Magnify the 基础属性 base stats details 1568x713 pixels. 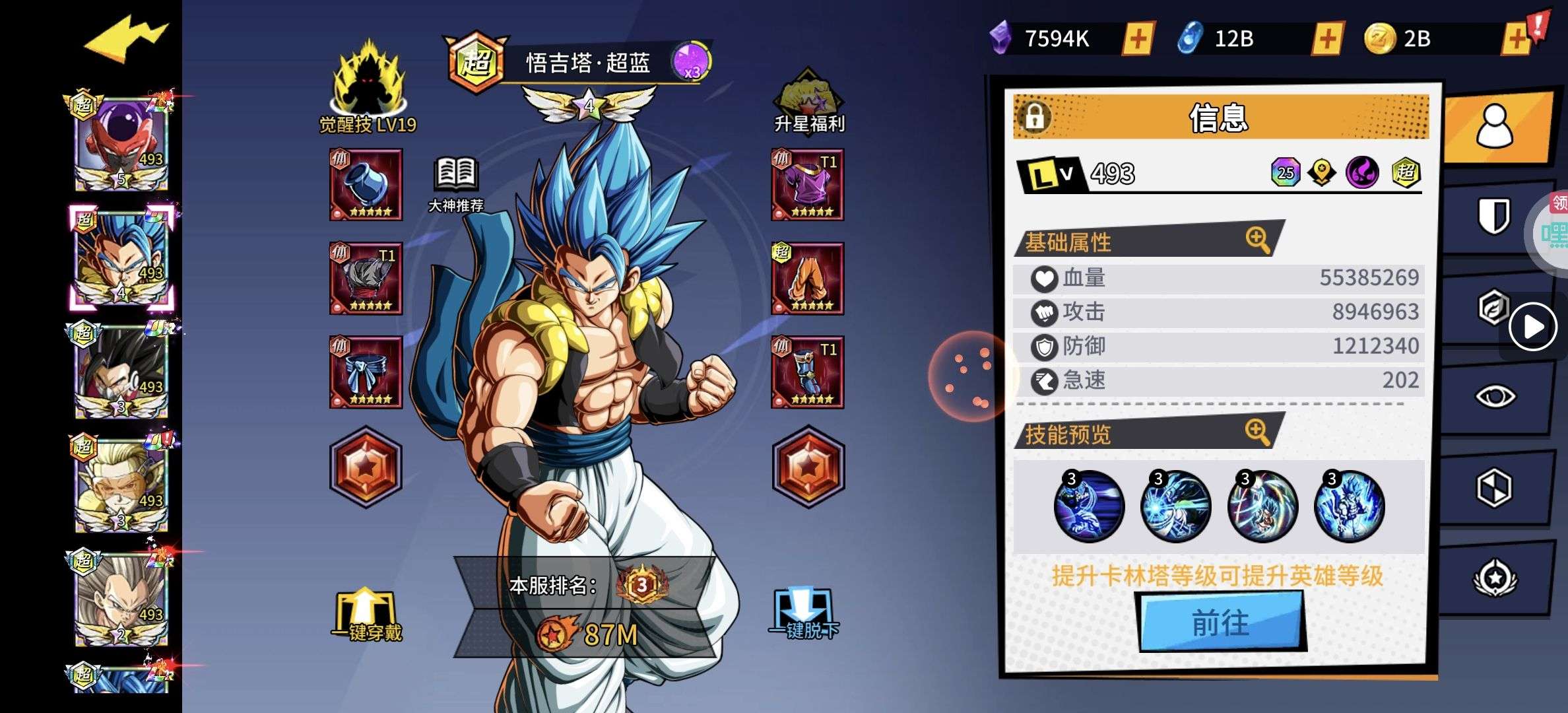pyautogui.click(x=1257, y=240)
